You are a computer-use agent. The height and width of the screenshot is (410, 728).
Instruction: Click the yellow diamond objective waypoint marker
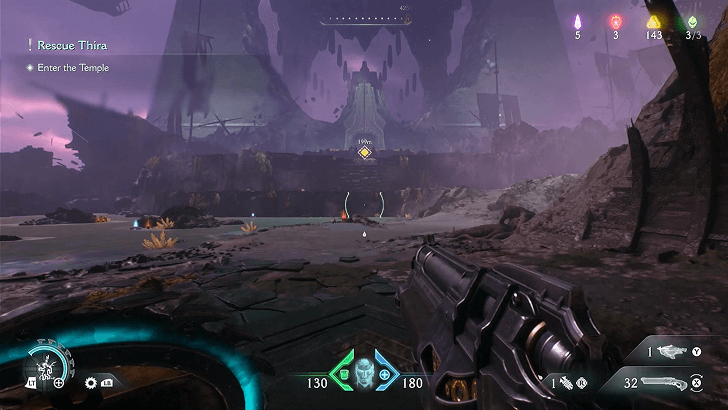pos(364,152)
